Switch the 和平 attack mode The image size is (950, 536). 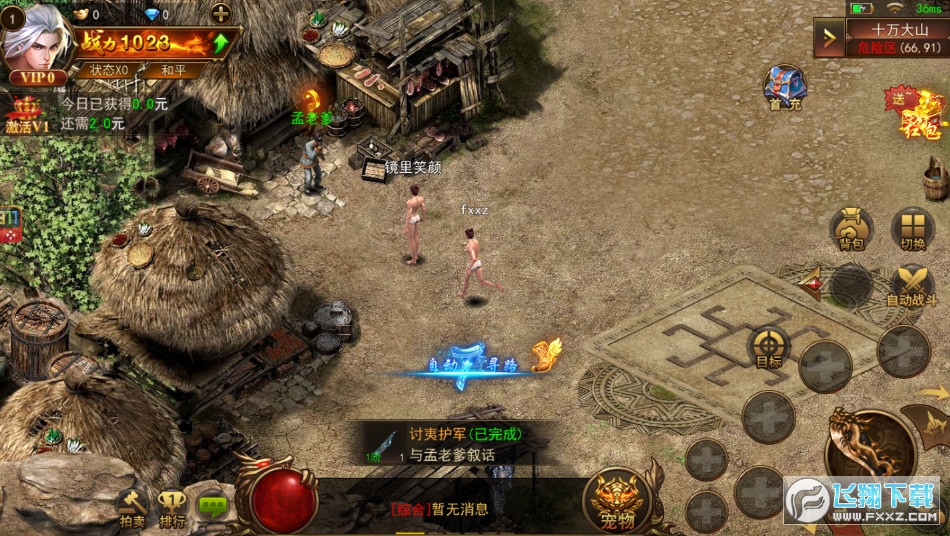point(172,70)
